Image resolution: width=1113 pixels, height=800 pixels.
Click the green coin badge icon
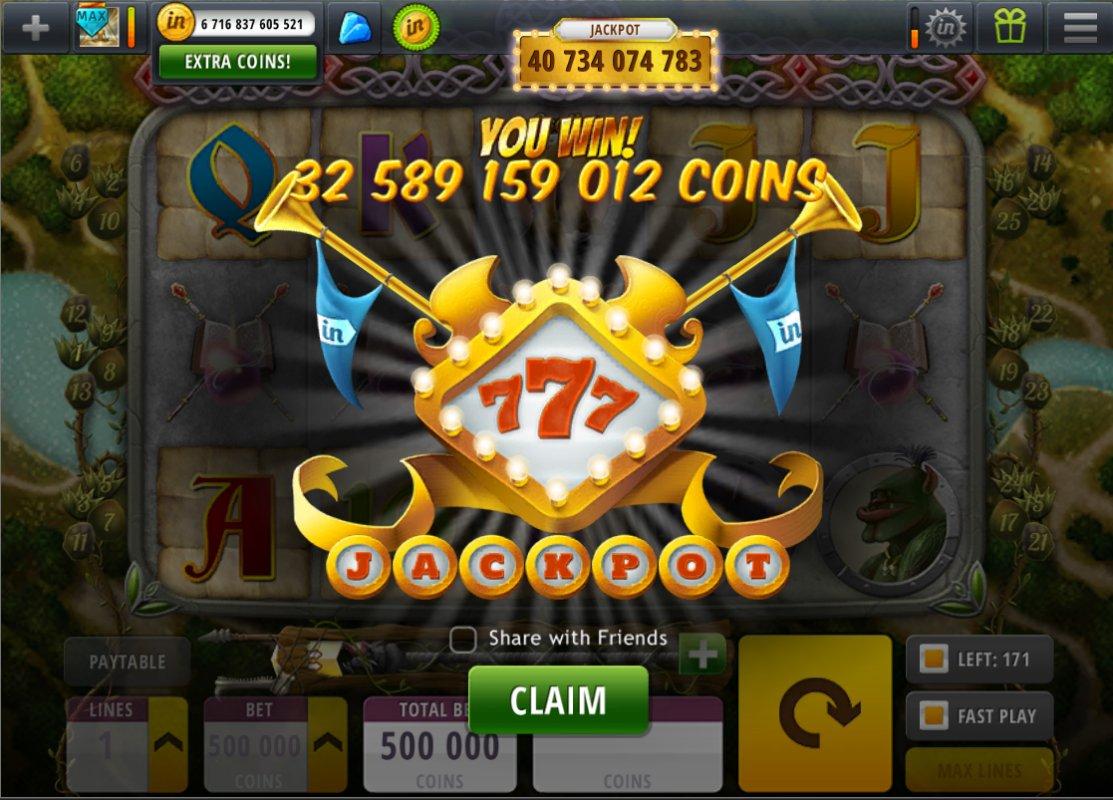click(416, 27)
